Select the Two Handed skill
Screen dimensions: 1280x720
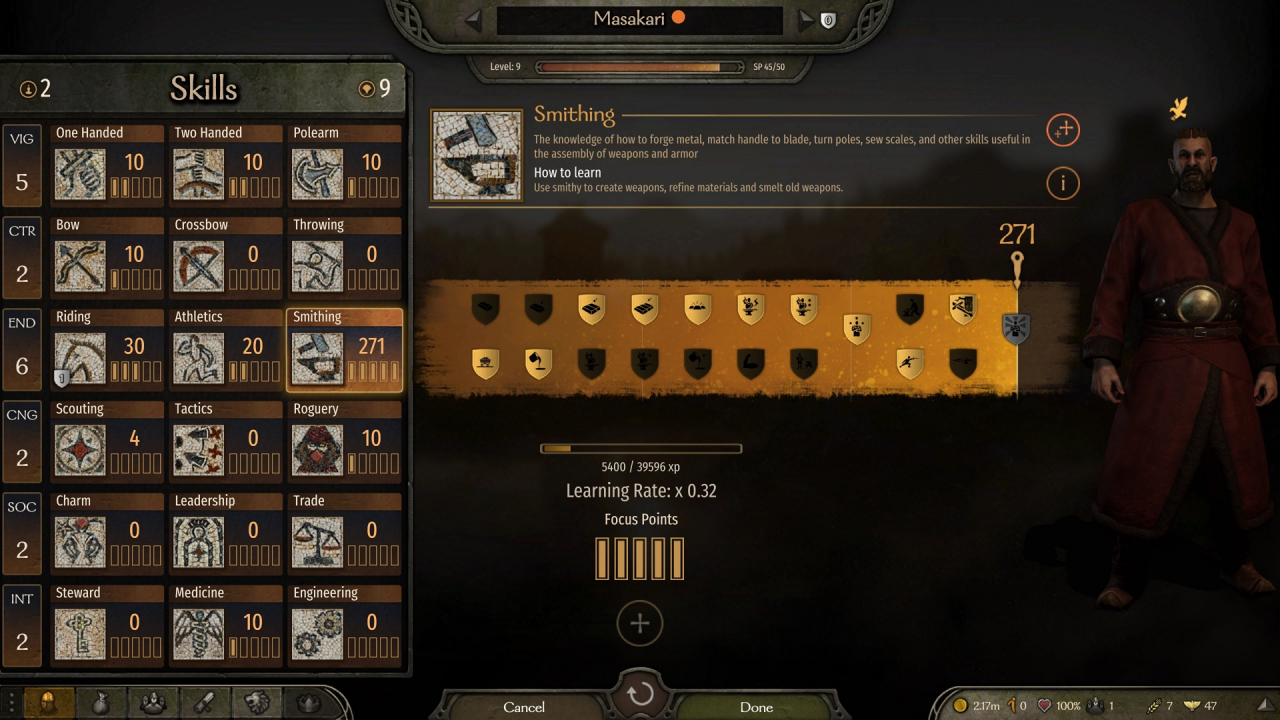(x=225, y=164)
